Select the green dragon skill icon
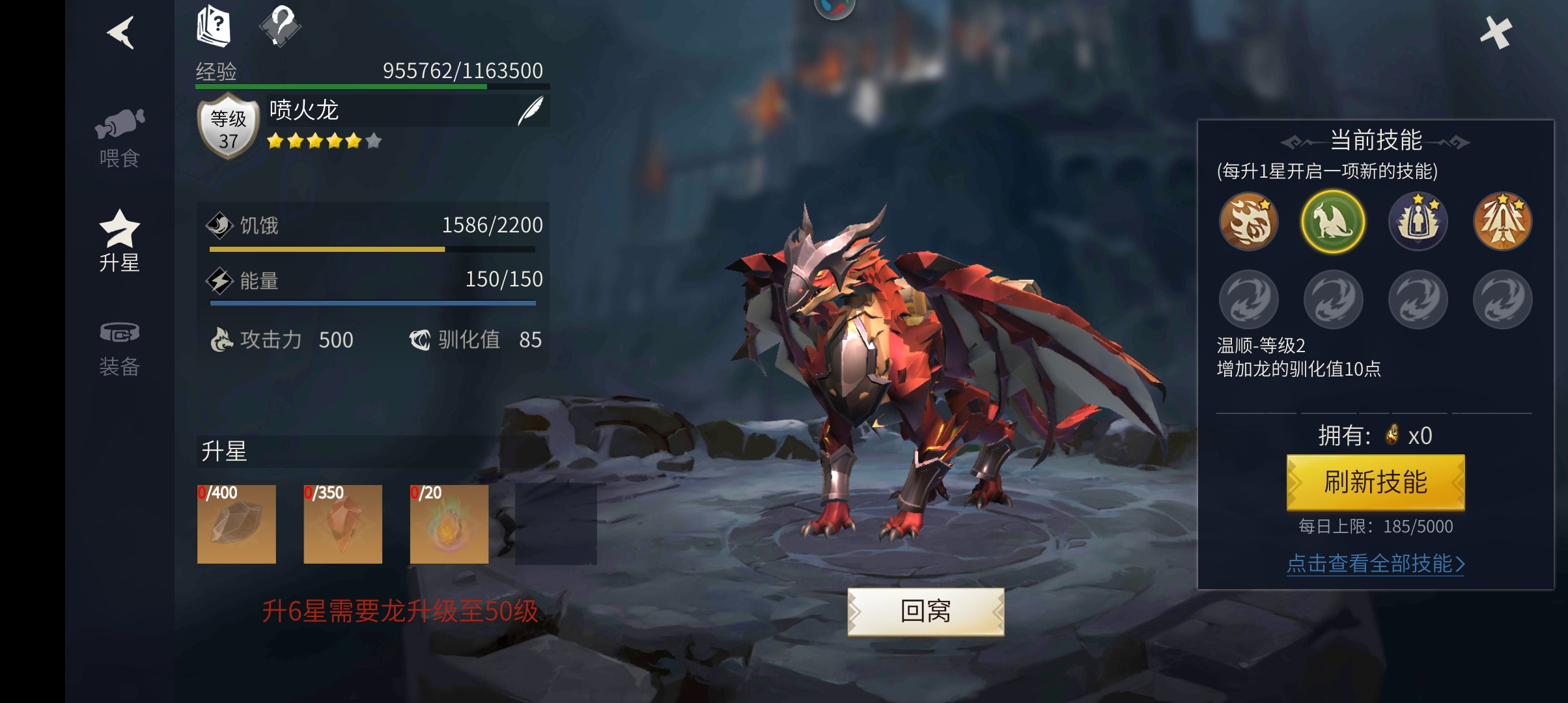The height and width of the screenshot is (703, 1568). pyautogui.click(x=1333, y=222)
